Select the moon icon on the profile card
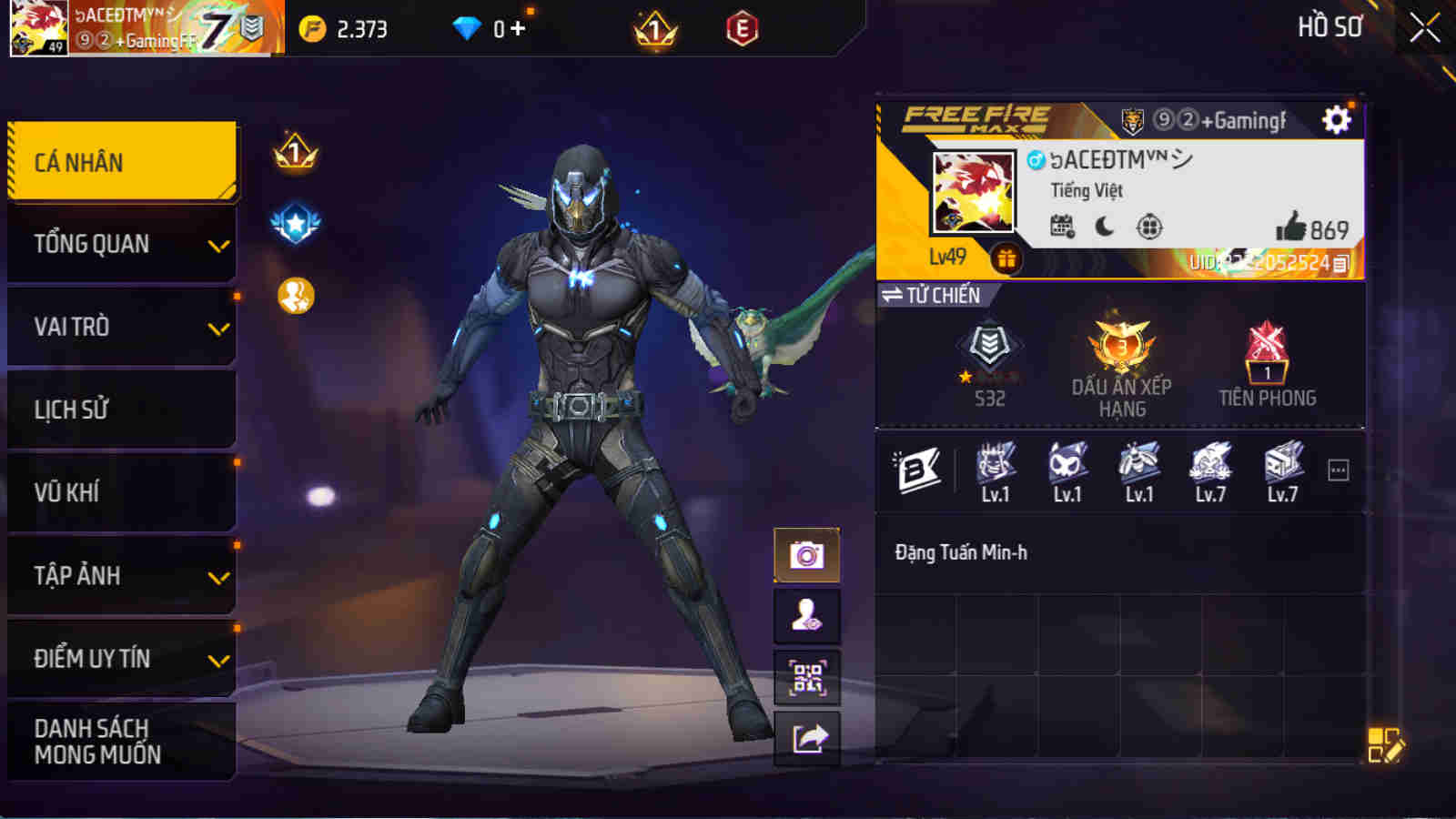The width and height of the screenshot is (1456, 819). (x=1106, y=226)
